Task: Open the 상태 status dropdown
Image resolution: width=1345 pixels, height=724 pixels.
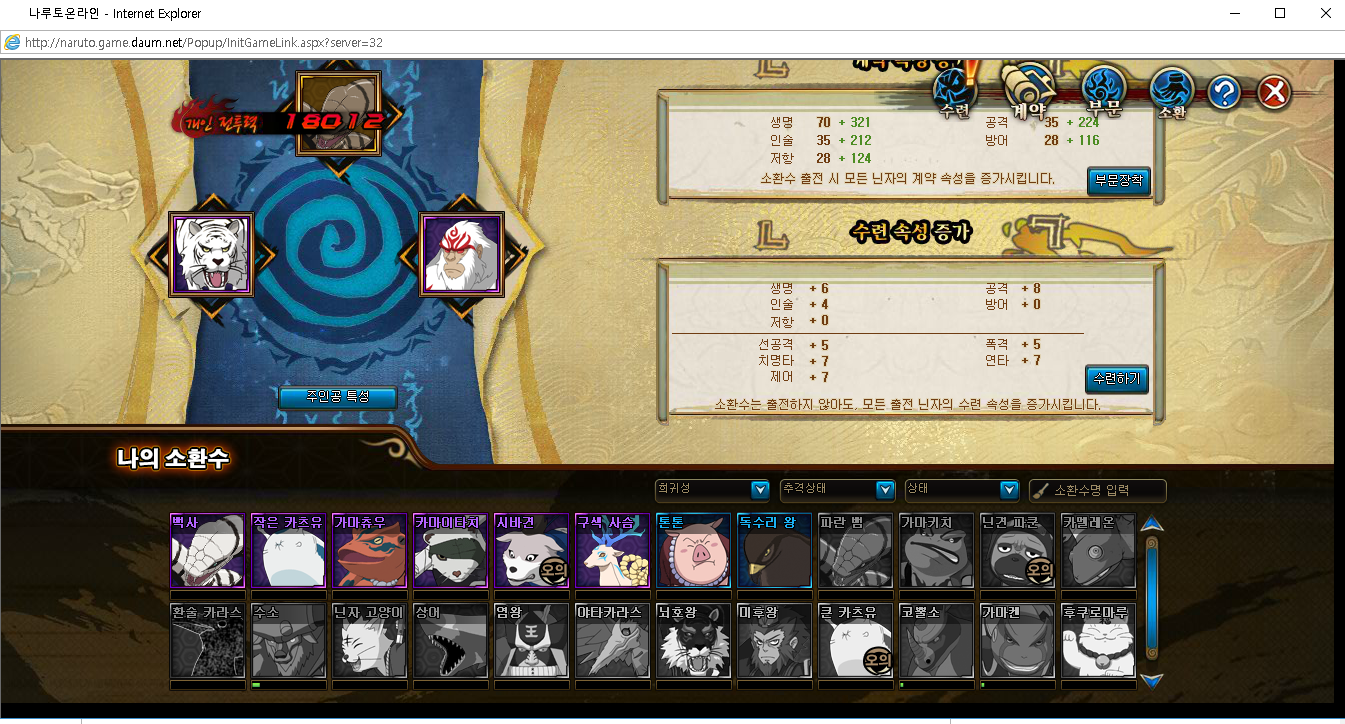Action: pos(961,489)
